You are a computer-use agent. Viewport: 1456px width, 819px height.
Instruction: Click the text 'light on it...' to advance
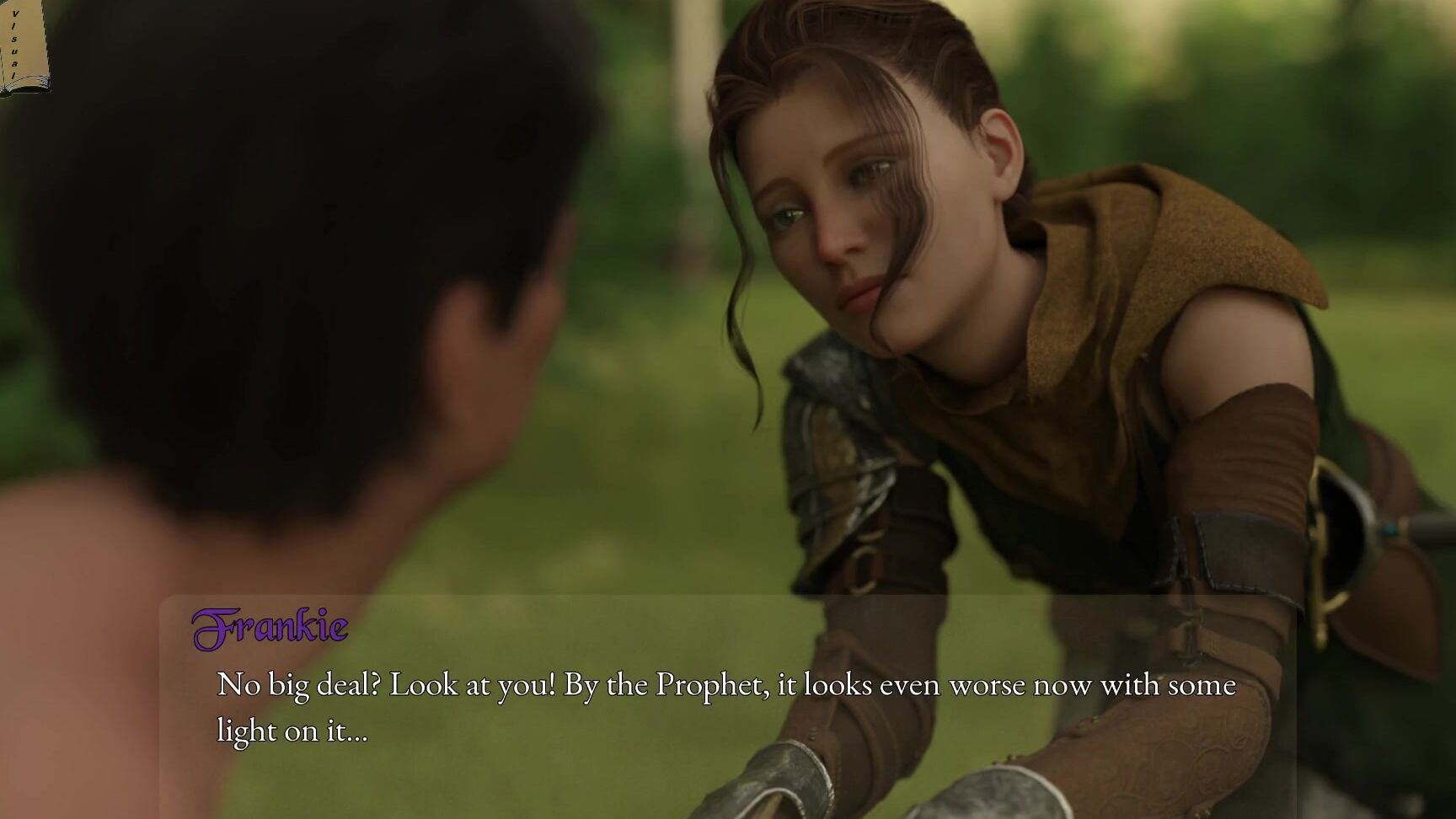[291, 730]
